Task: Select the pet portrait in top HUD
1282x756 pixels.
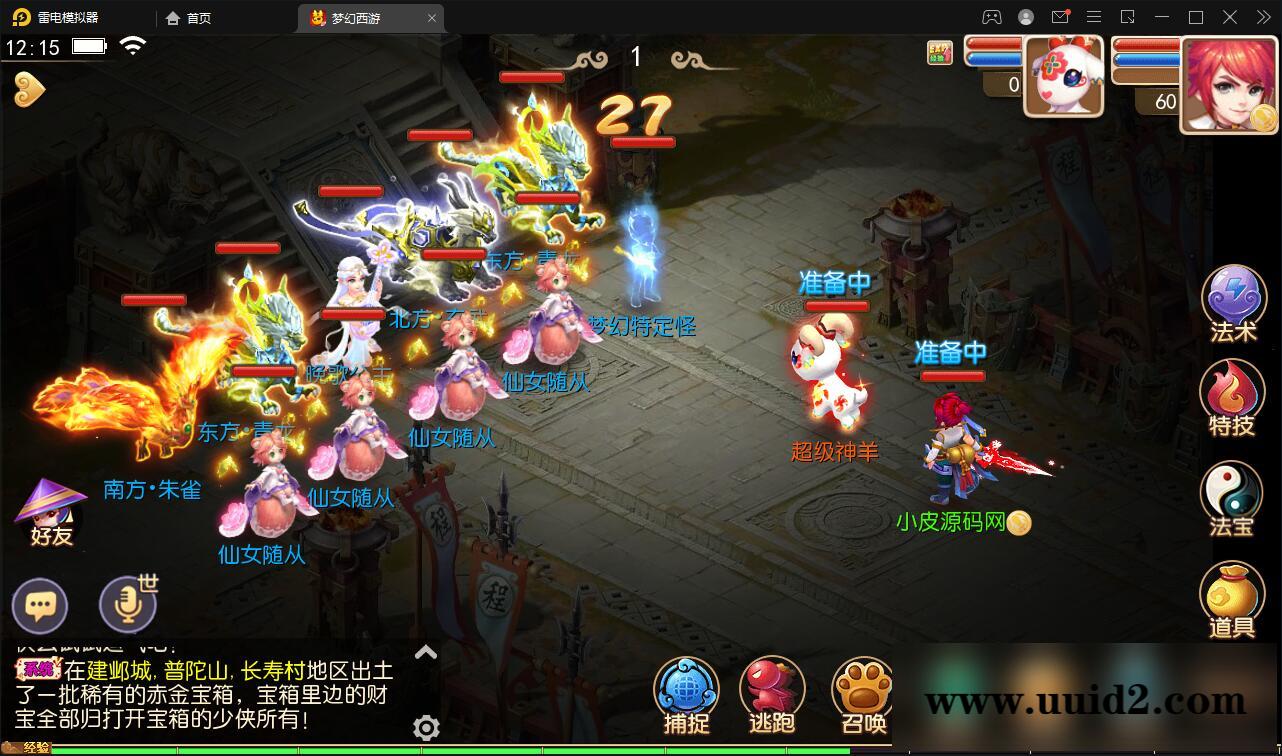Action: [1064, 77]
